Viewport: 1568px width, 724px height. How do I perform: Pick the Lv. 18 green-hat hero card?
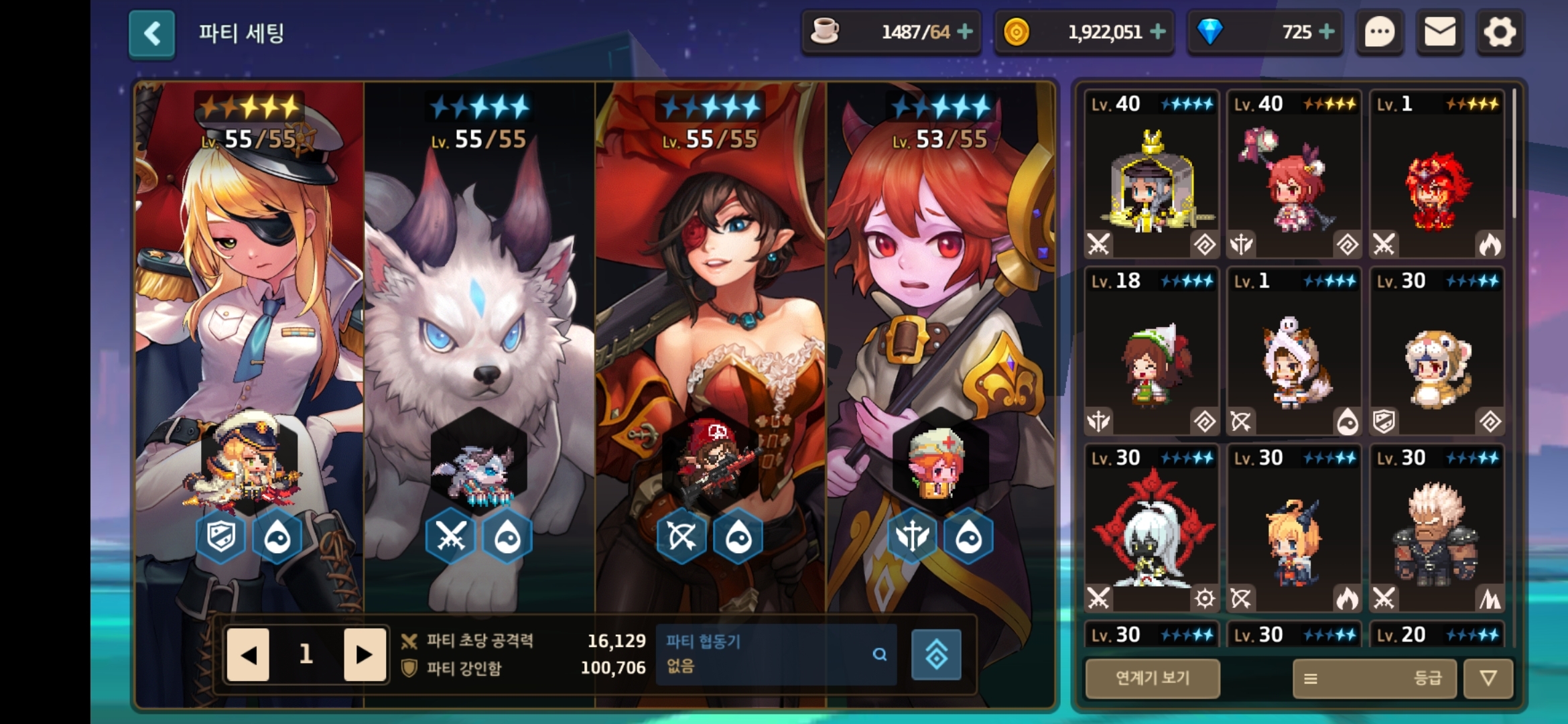1151,351
